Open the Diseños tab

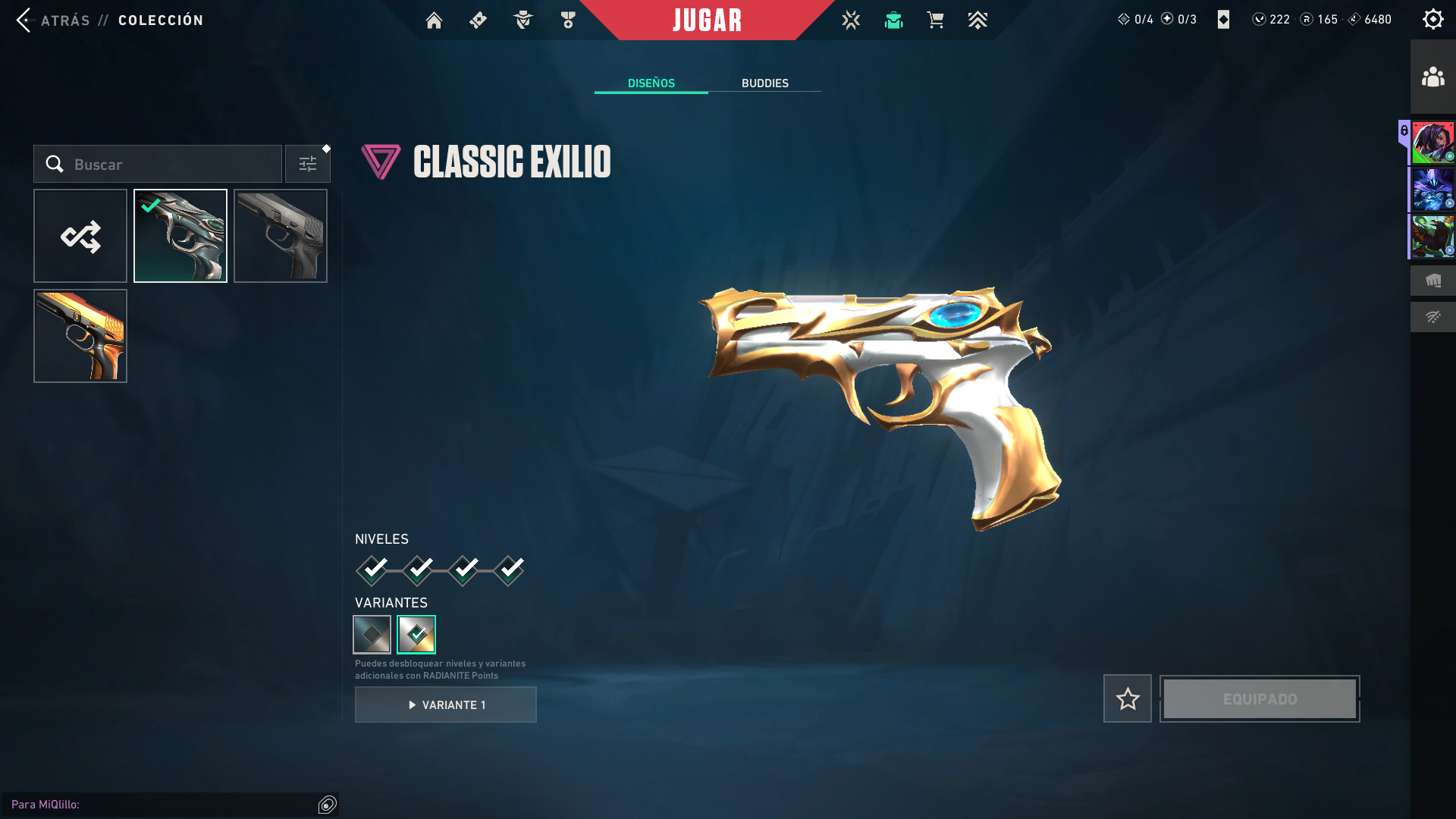(x=651, y=83)
